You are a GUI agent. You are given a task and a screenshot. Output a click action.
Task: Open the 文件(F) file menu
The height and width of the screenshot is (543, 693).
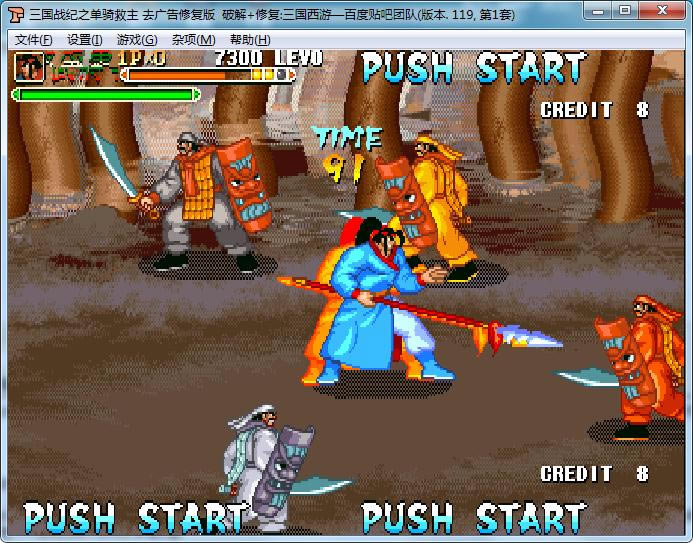coord(34,40)
